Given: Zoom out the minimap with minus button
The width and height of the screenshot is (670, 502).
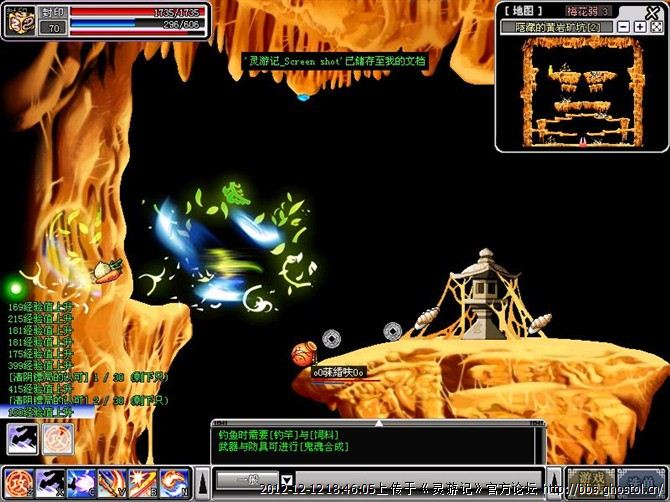Looking at the screenshot, I should [624, 27].
